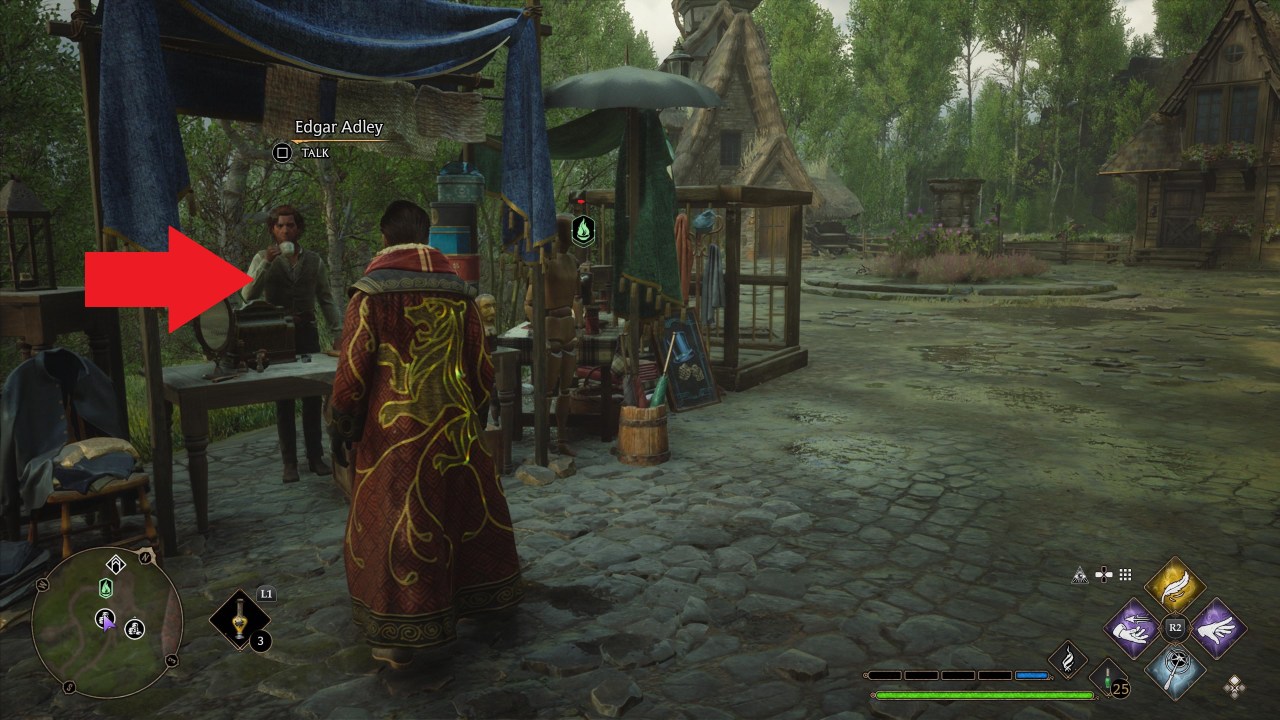Click the white vendor icon on the minimap
Screen dimensions: 1280x720
point(134,630)
